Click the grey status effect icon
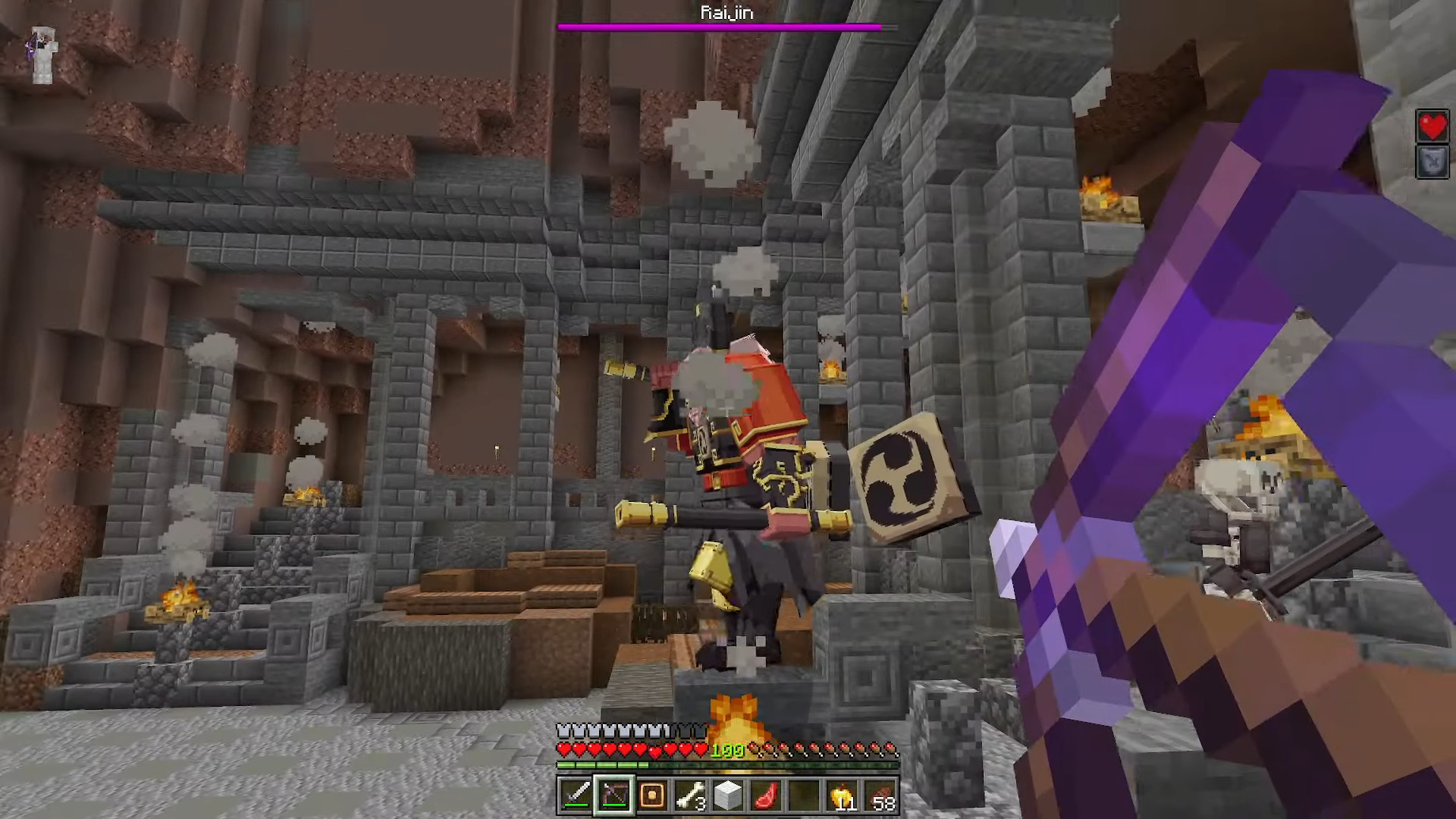Image resolution: width=1456 pixels, height=819 pixels. pyautogui.click(x=1432, y=162)
